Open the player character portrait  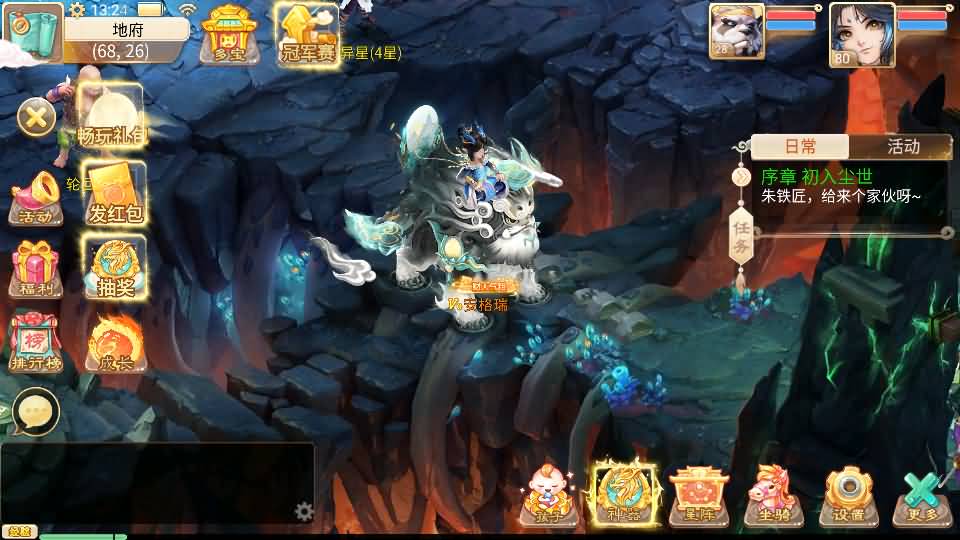[861, 33]
